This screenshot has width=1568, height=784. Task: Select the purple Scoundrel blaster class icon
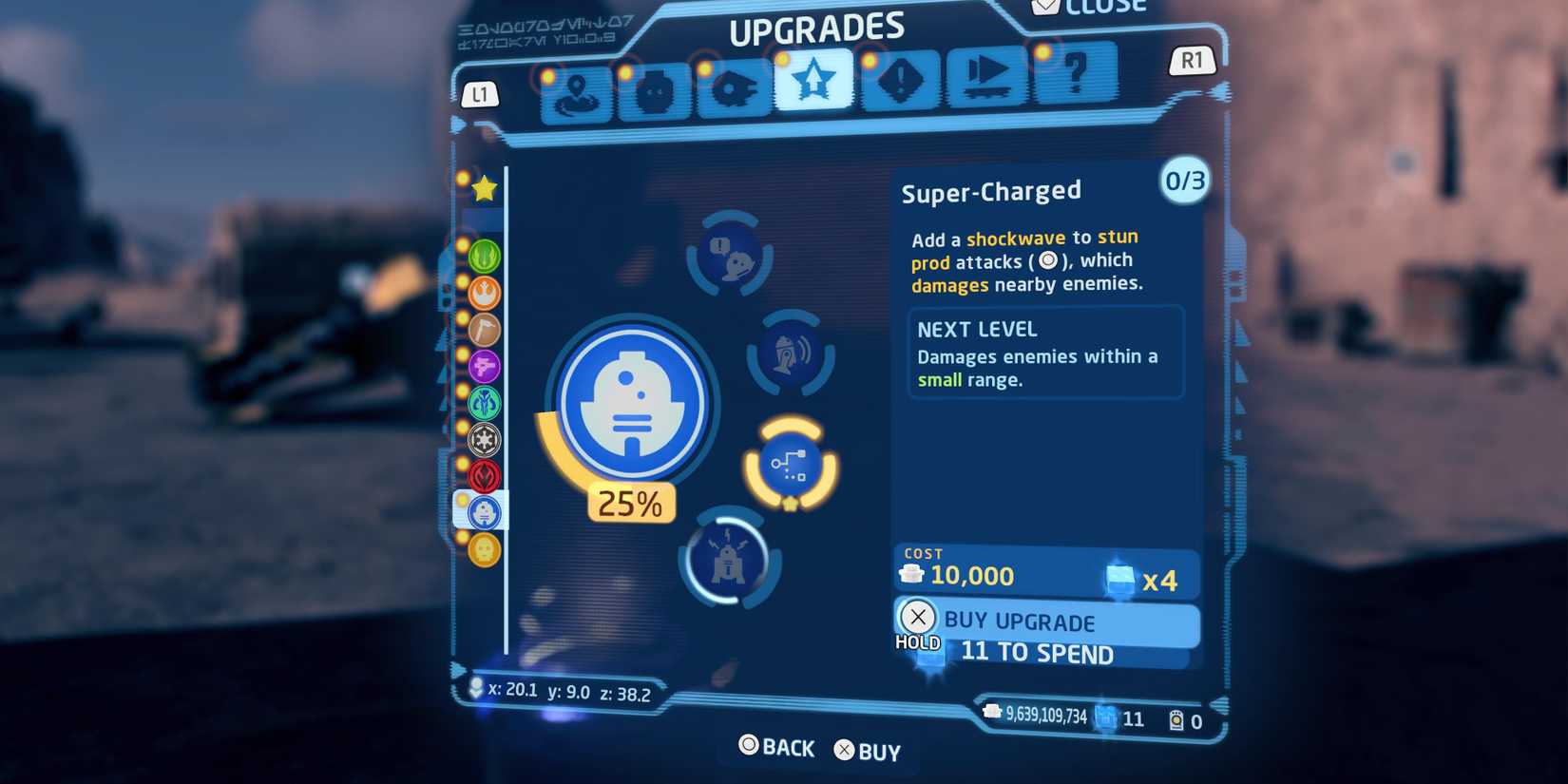point(485,367)
